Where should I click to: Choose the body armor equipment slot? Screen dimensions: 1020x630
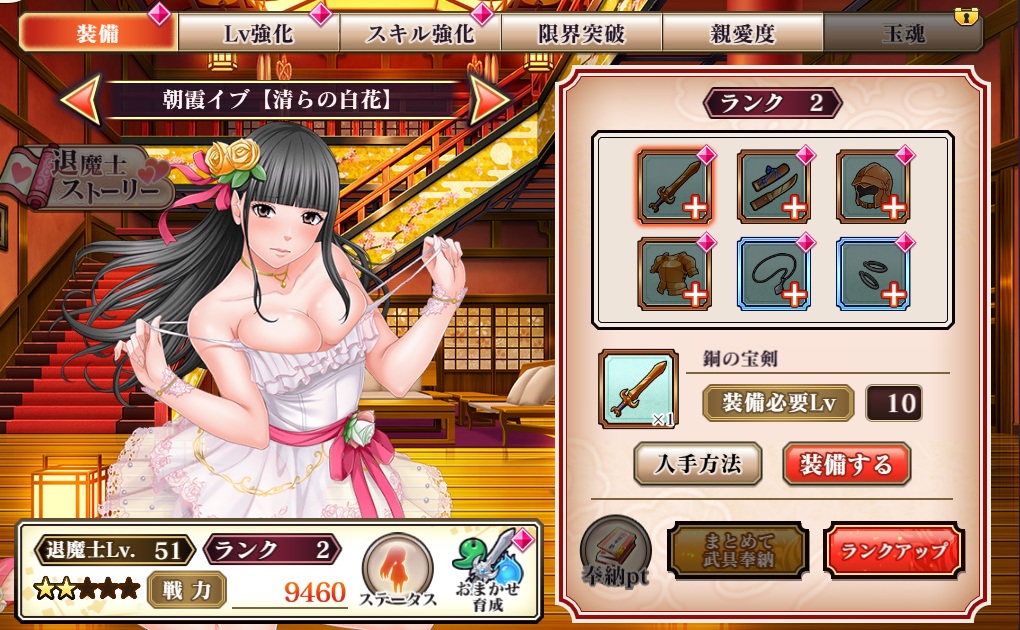673,273
